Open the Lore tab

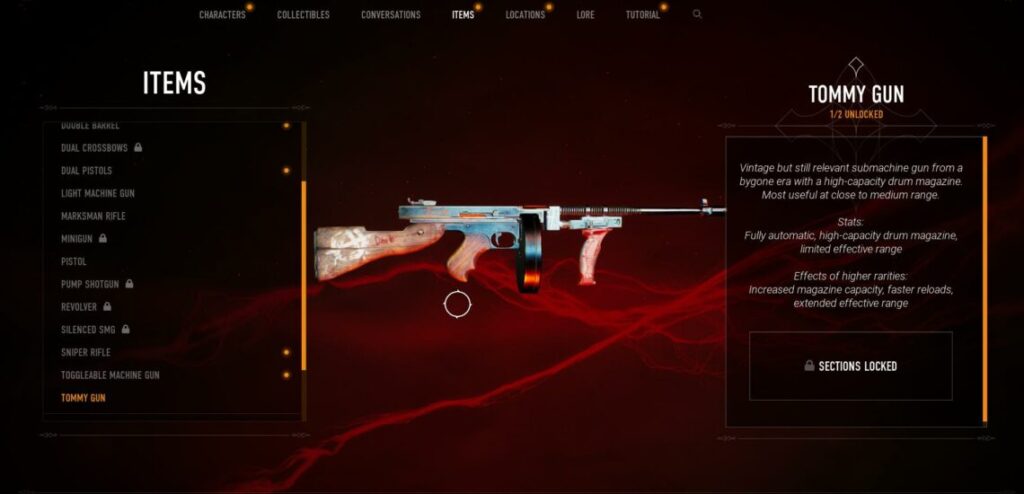click(585, 15)
